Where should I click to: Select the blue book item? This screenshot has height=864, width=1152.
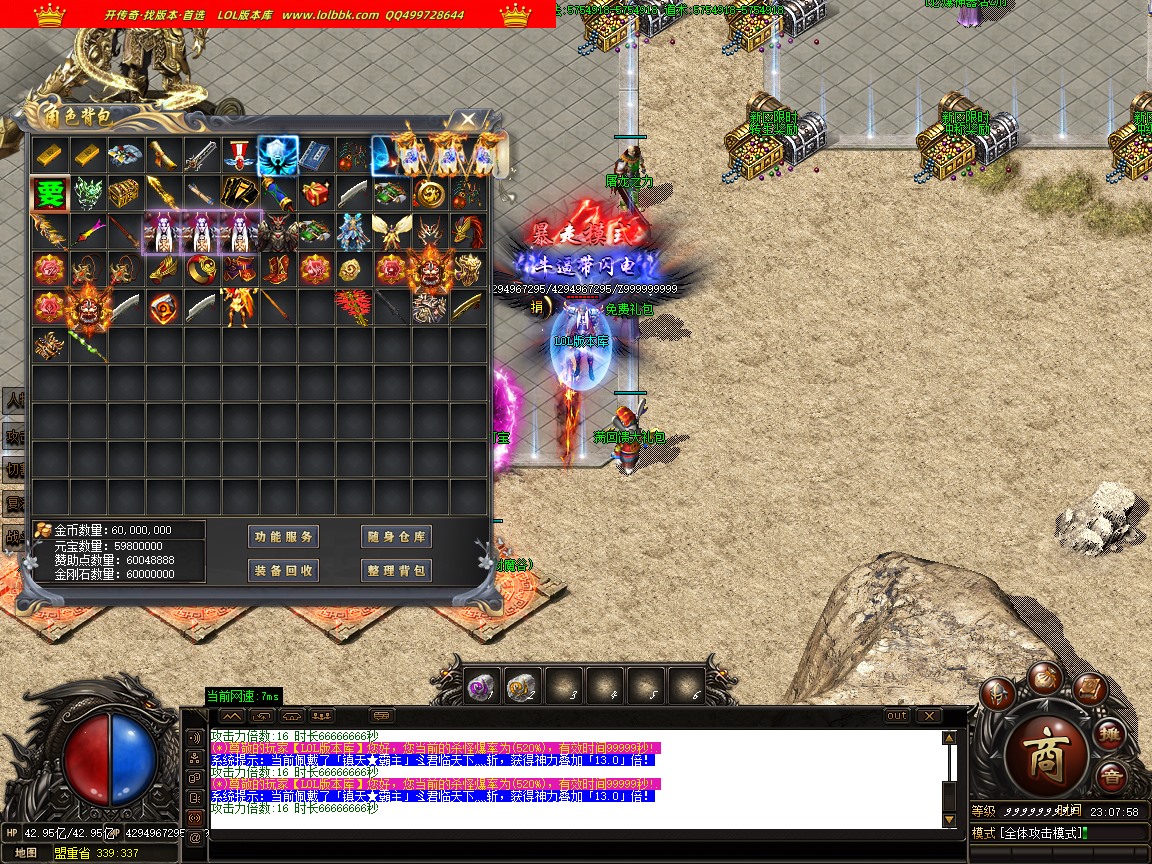click(x=314, y=155)
